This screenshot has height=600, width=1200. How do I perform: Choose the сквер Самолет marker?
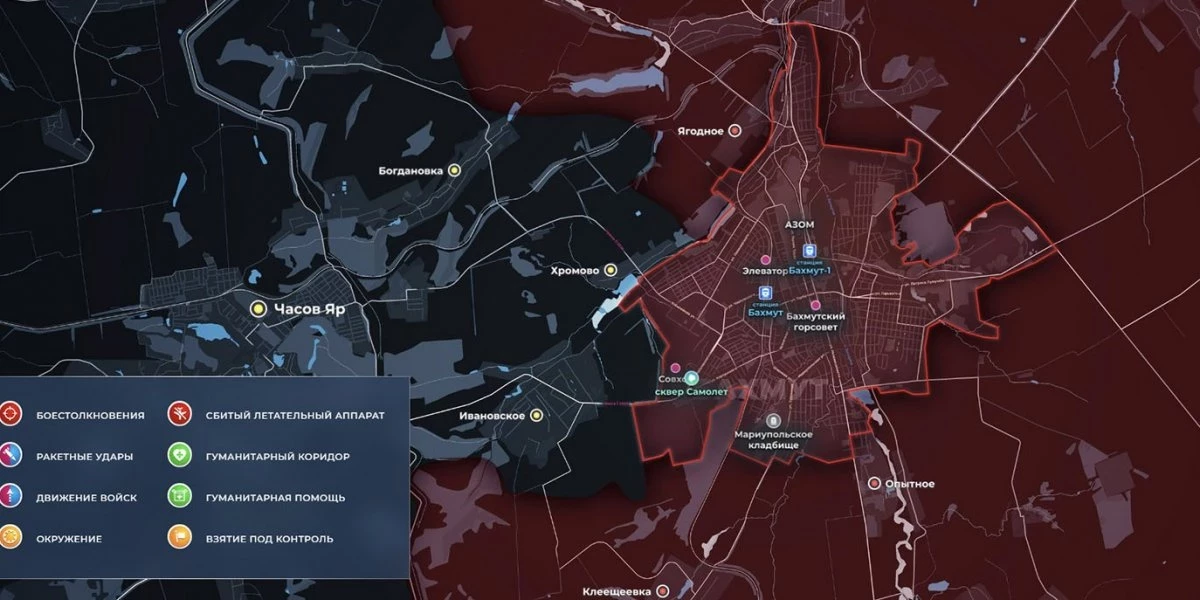tap(692, 379)
